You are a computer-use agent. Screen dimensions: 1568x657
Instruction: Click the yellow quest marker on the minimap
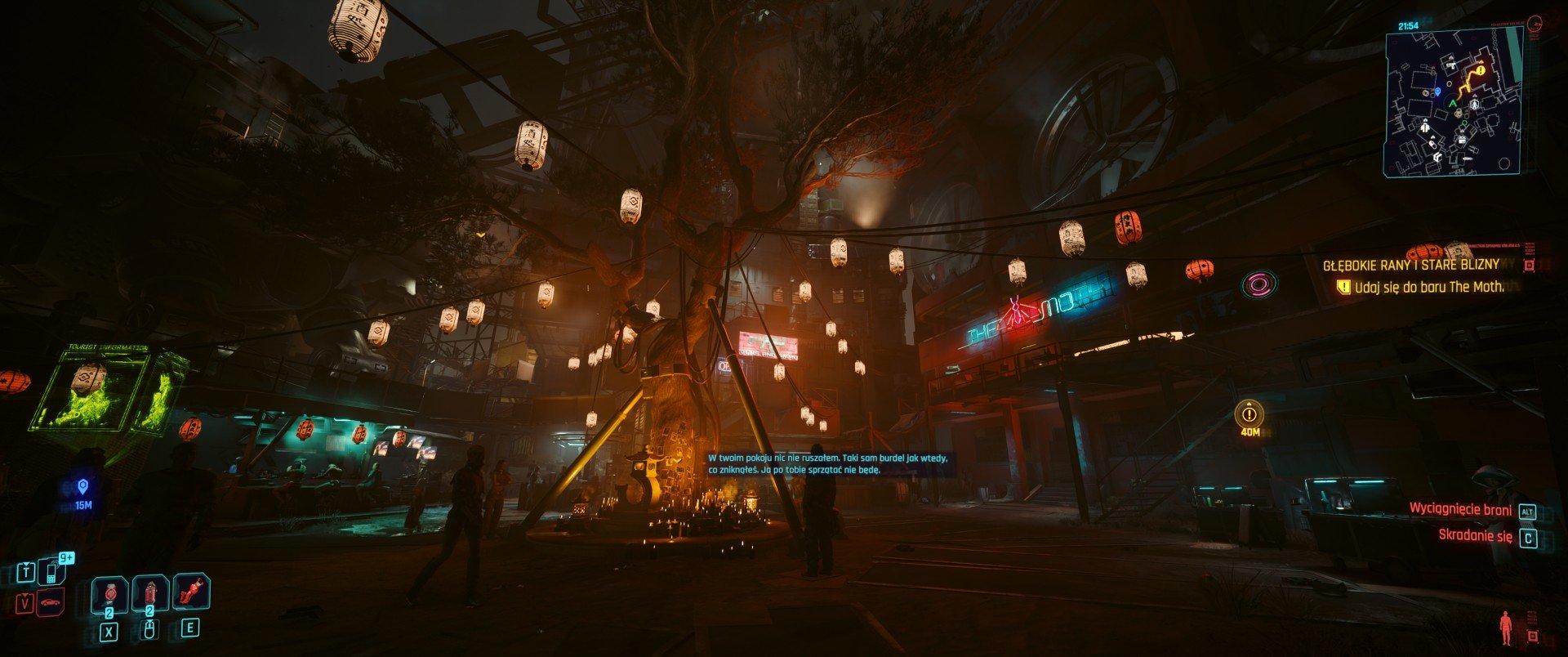1480,71
